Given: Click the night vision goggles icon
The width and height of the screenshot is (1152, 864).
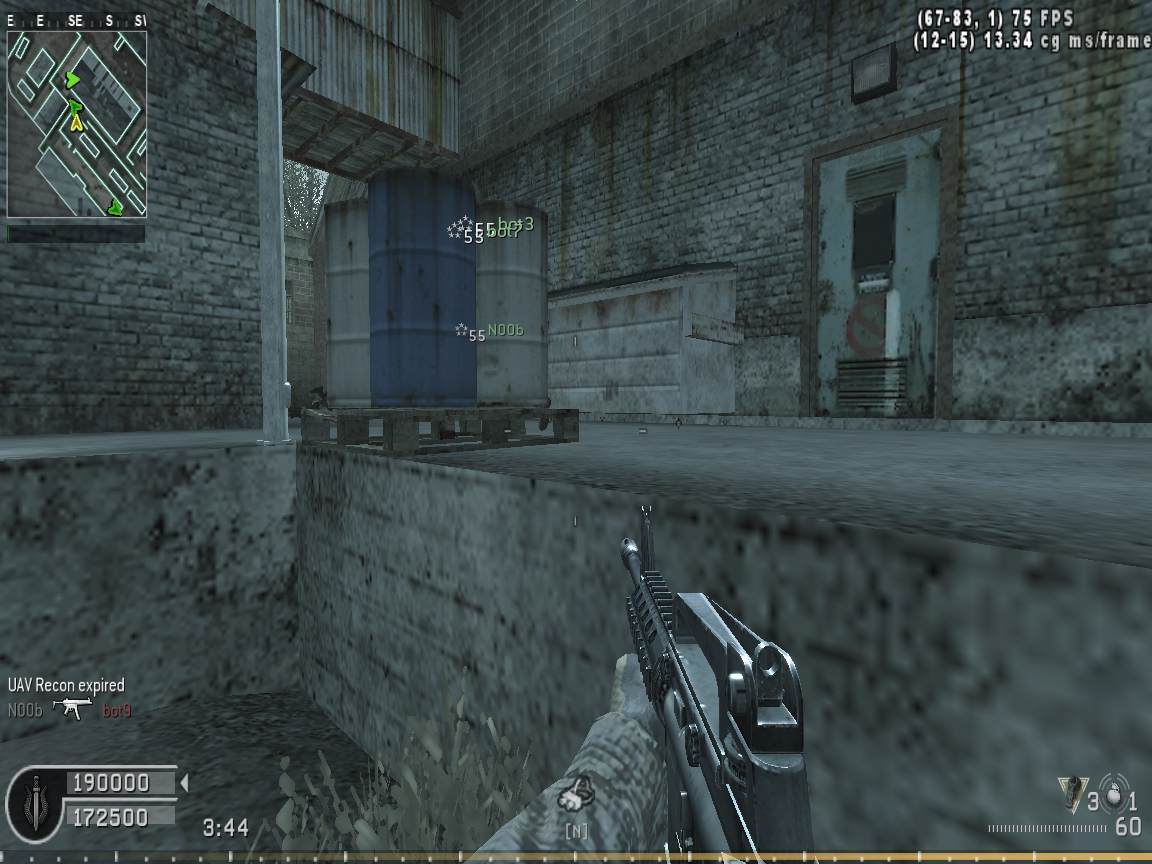Looking at the screenshot, I should pyautogui.click(x=577, y=797).
